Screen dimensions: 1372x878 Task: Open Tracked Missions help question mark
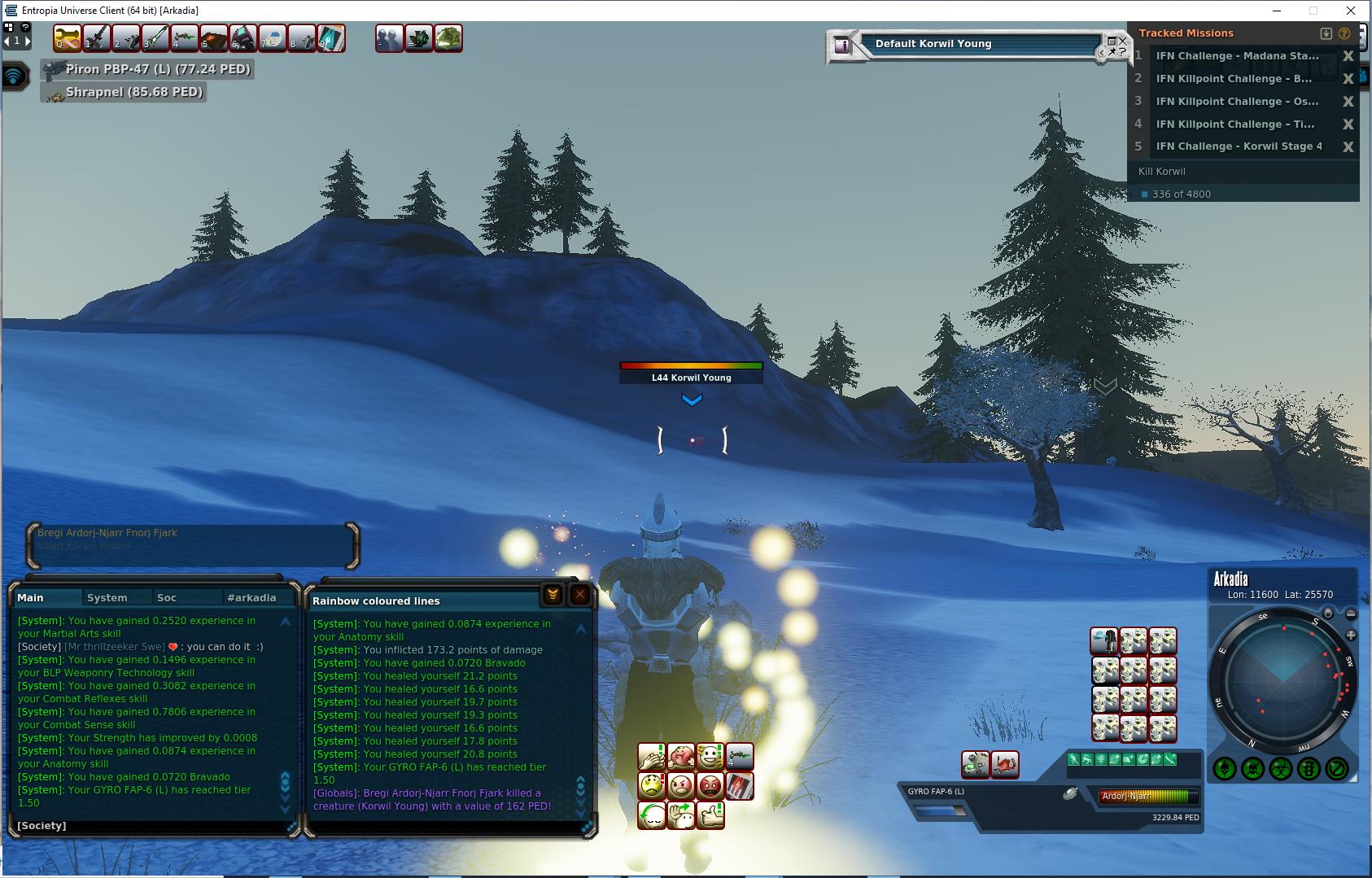(x=1344, y=33)
